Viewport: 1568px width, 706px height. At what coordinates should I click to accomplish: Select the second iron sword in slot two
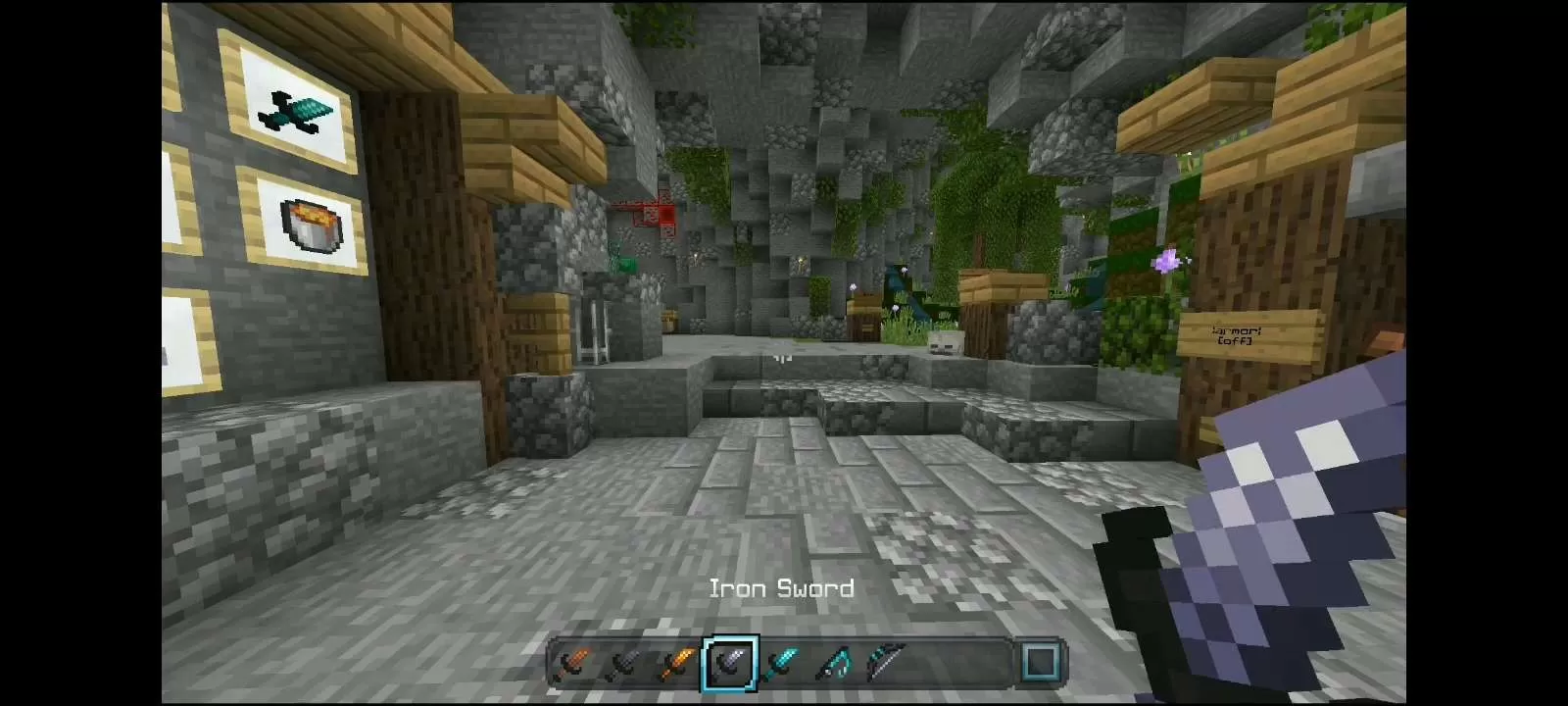coord(625,665)
